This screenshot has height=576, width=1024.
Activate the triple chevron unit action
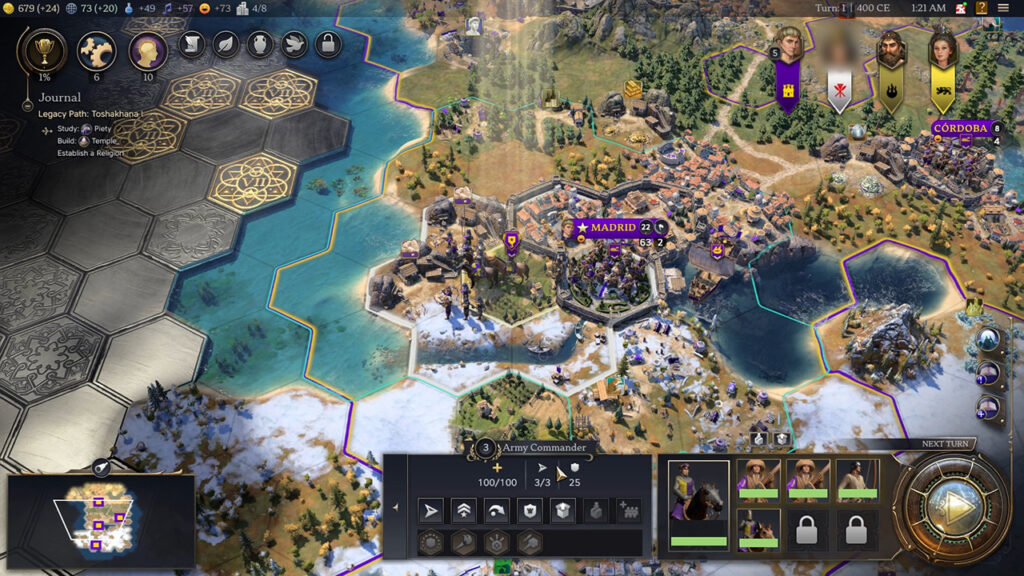click(x=463, y=511)
